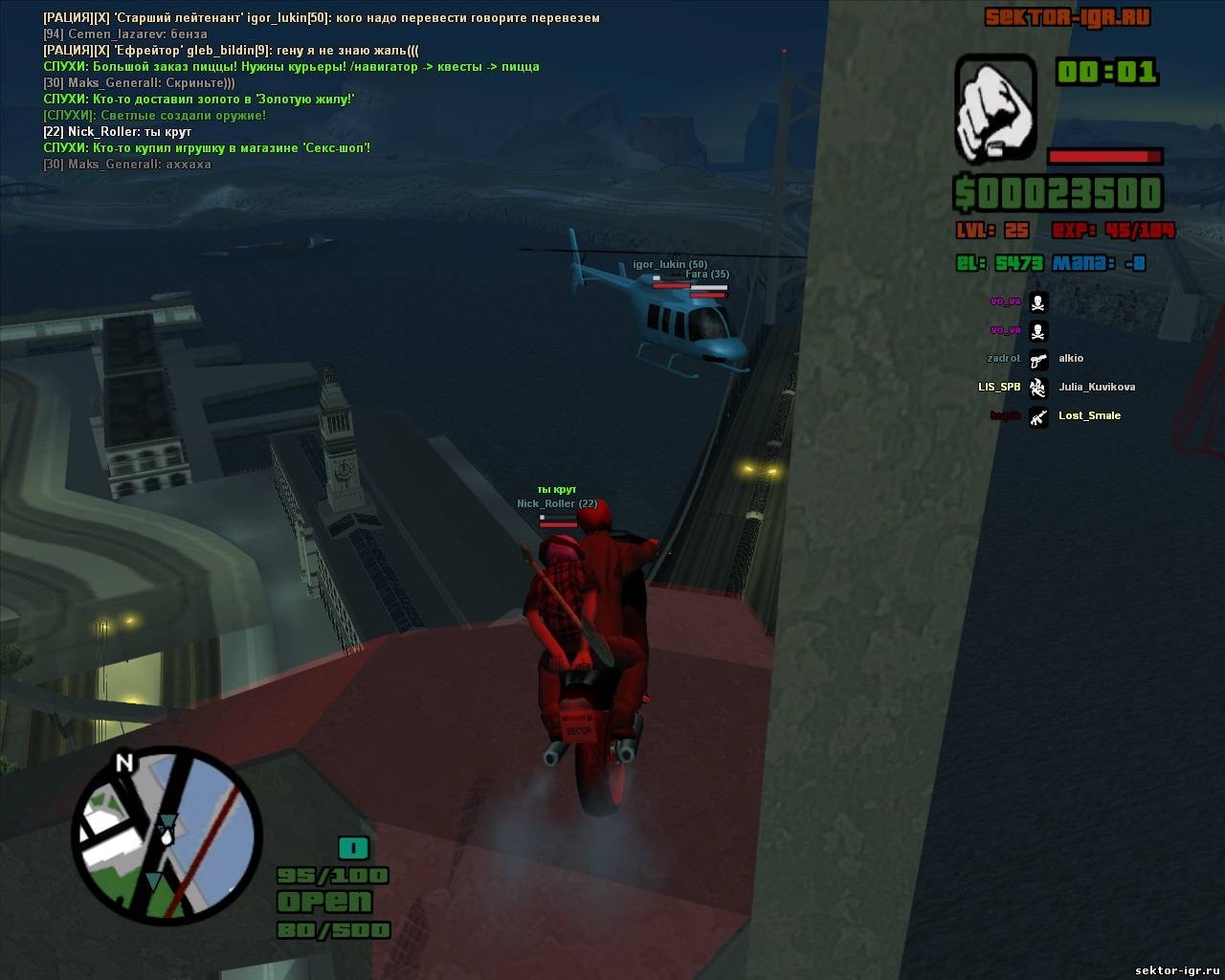The image size is (1225, 980).
Task: Click the SEKTOR-IGR.RU server logo
Action: click(x=1068, y=17)
